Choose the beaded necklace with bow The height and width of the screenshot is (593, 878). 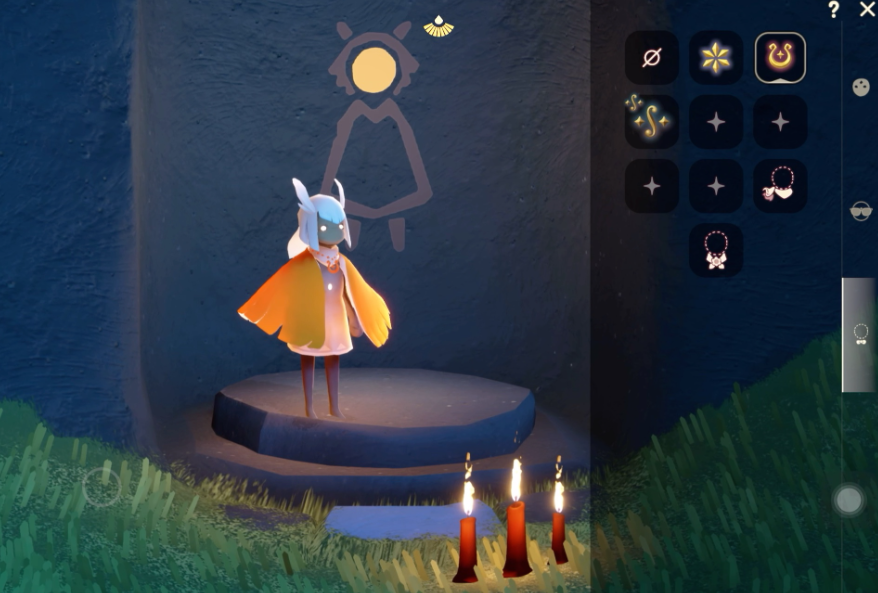(716, 250)
